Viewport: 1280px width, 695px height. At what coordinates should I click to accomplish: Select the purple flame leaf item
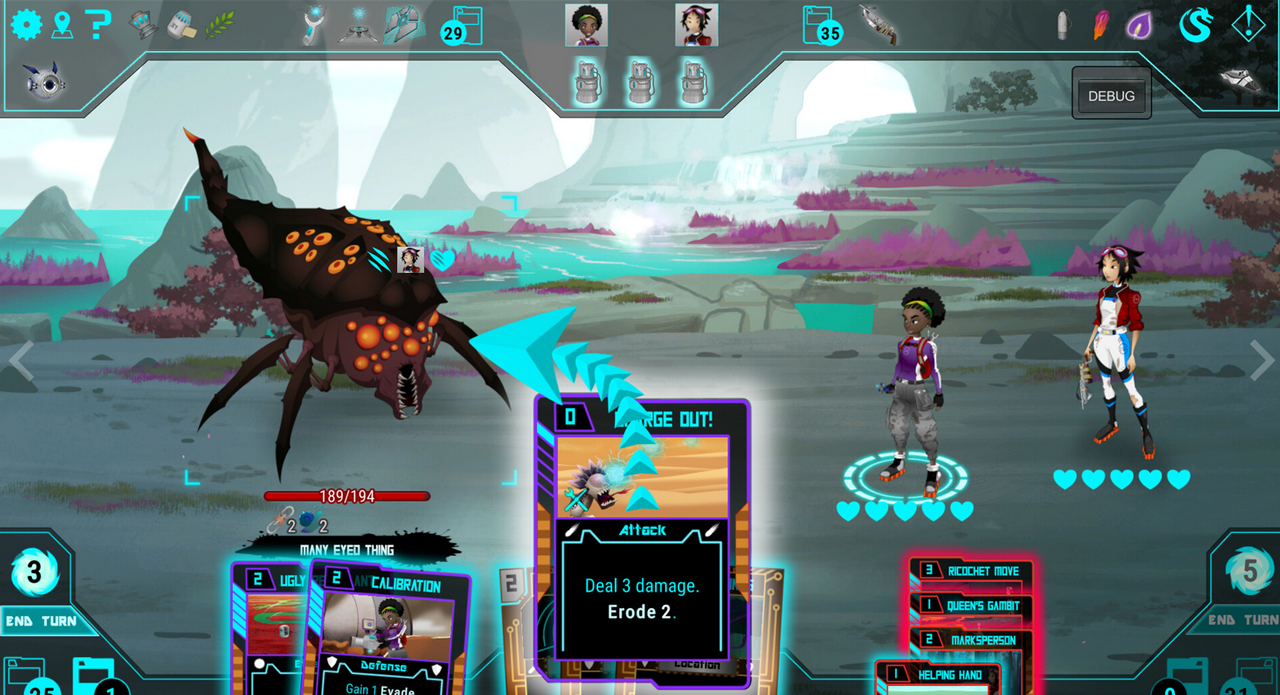coord(1139,25)
